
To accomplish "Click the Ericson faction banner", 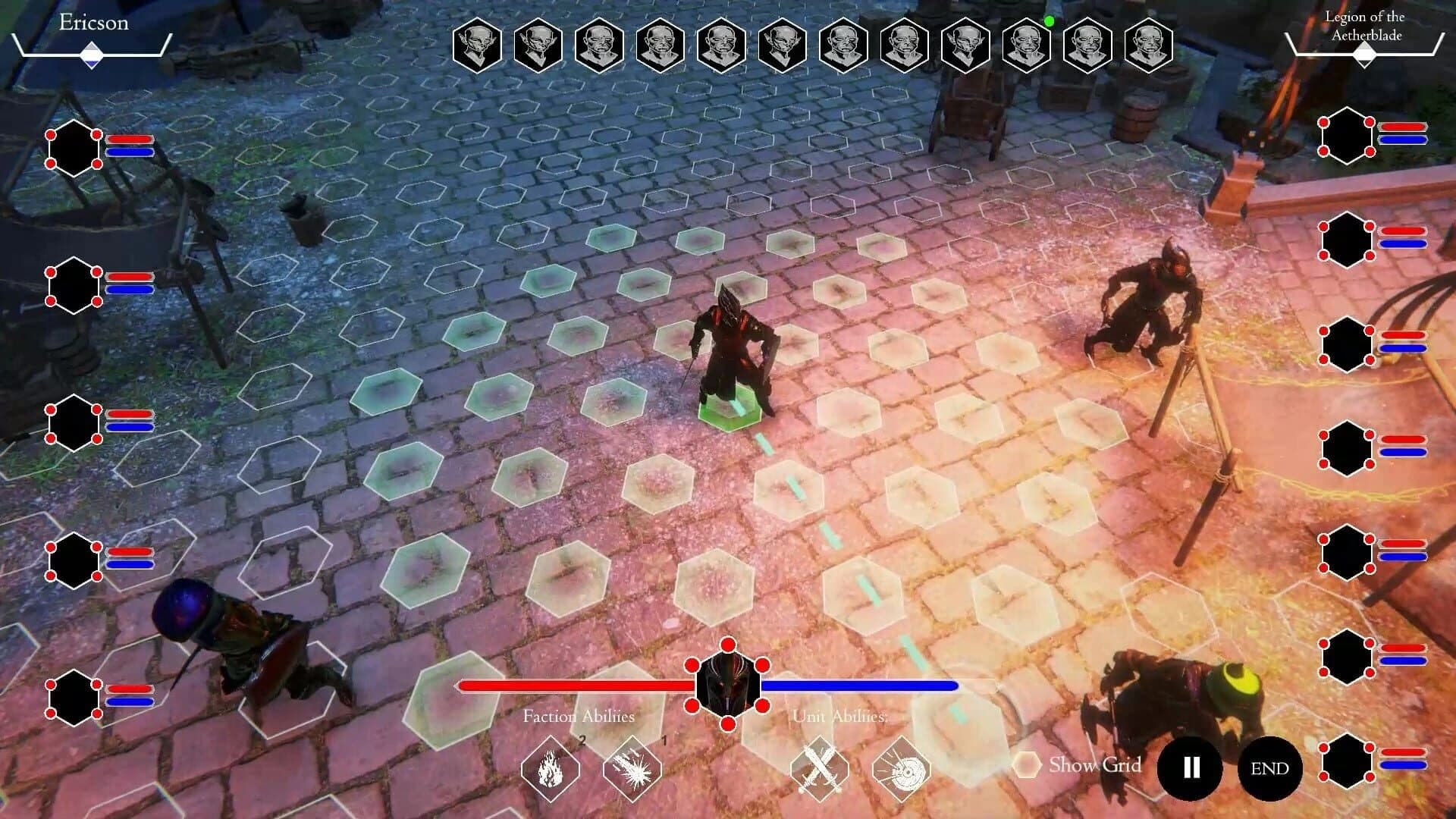I will (x=92, y=23).
